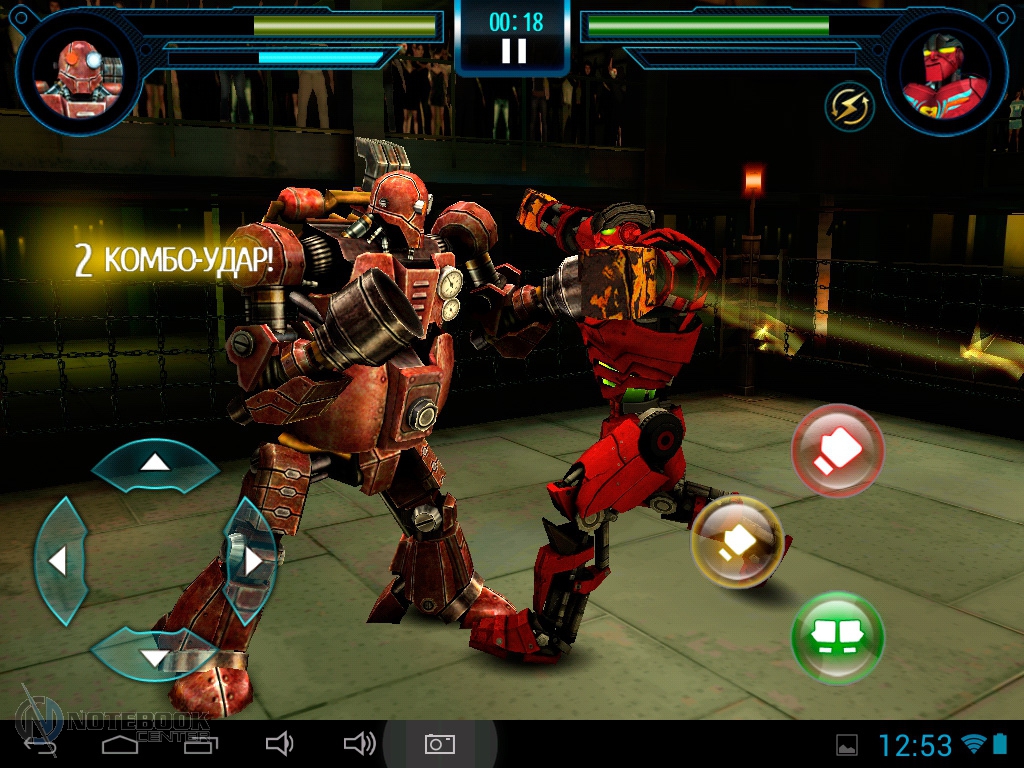1024x768 pixels.
Task: Block with the green double-glove button
Action: (x=838, y=636)
